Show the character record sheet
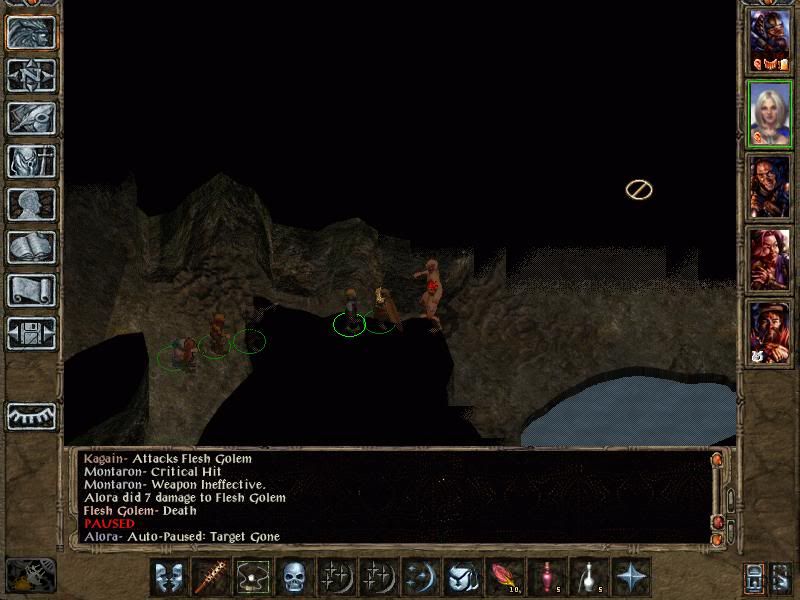The width and height of the screenshot is (800, 600). coord(31,204)
